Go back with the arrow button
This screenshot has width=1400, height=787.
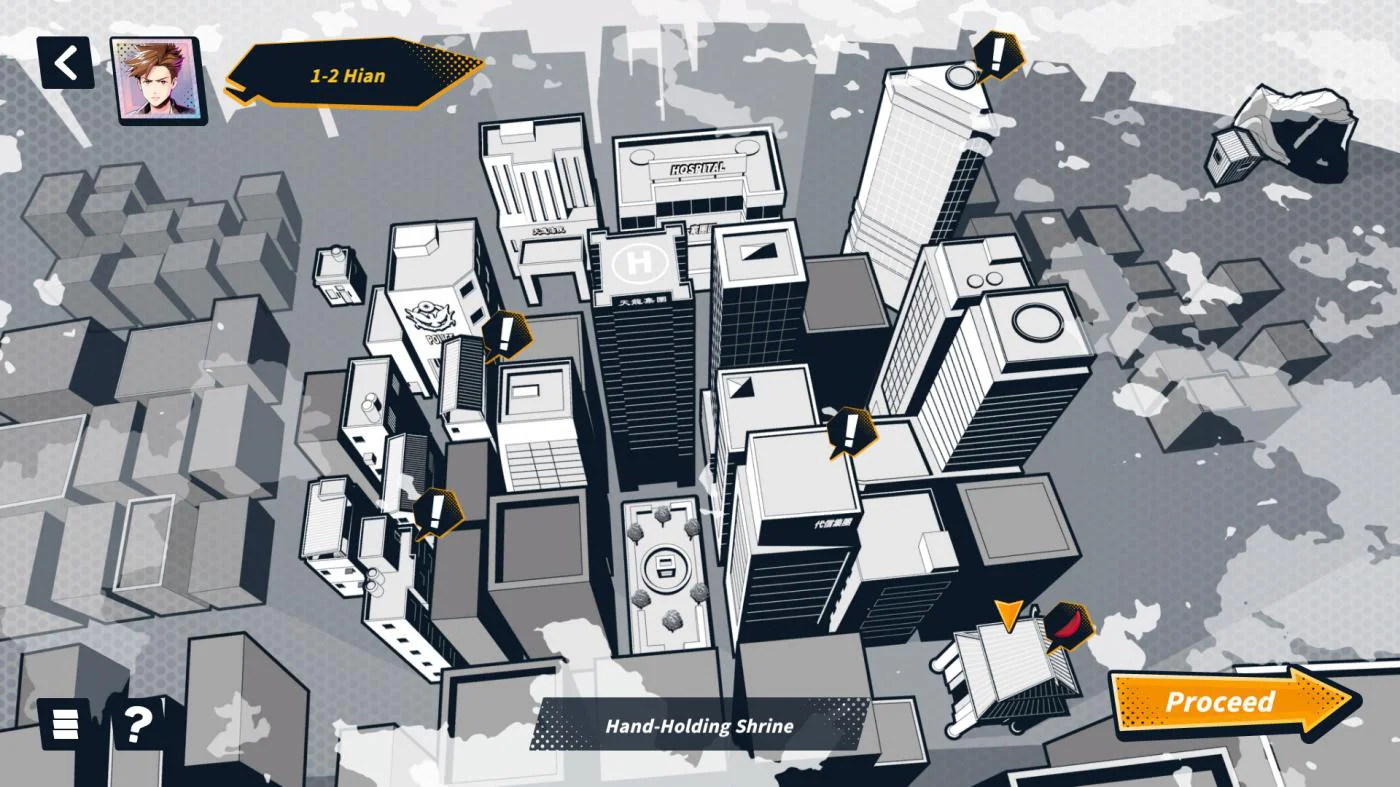click(x=66, y=63)
